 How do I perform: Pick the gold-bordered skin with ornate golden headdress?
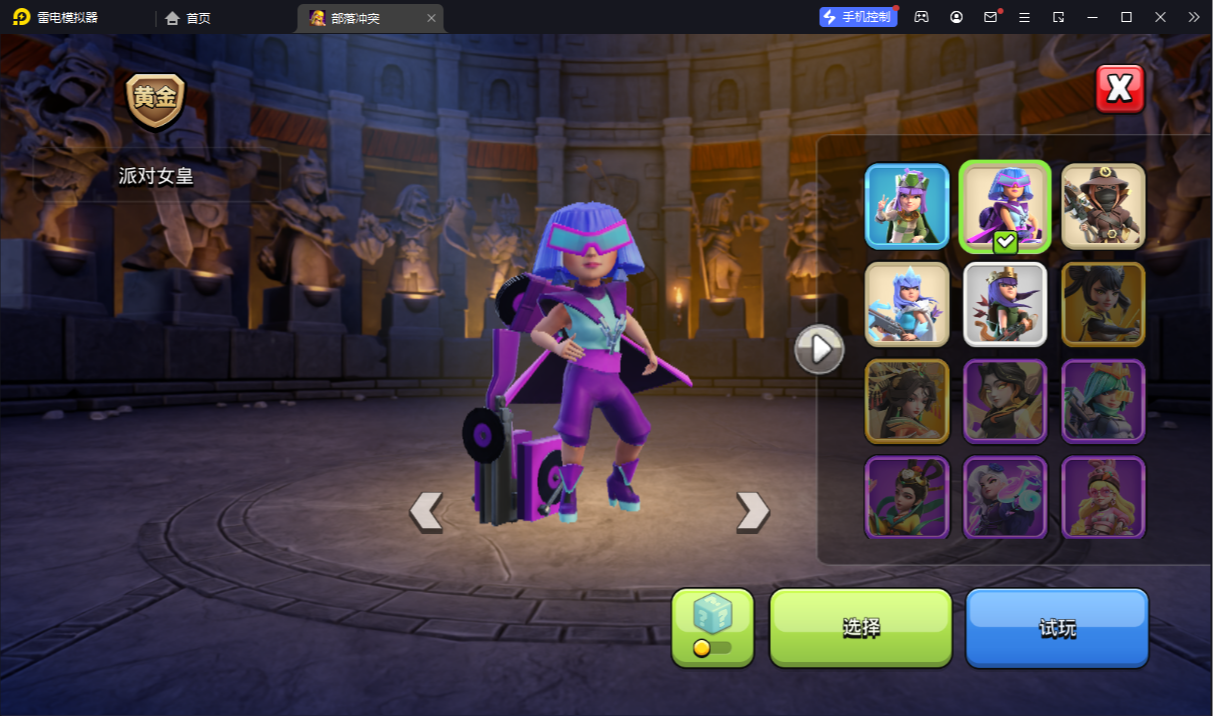click(907, 401)
